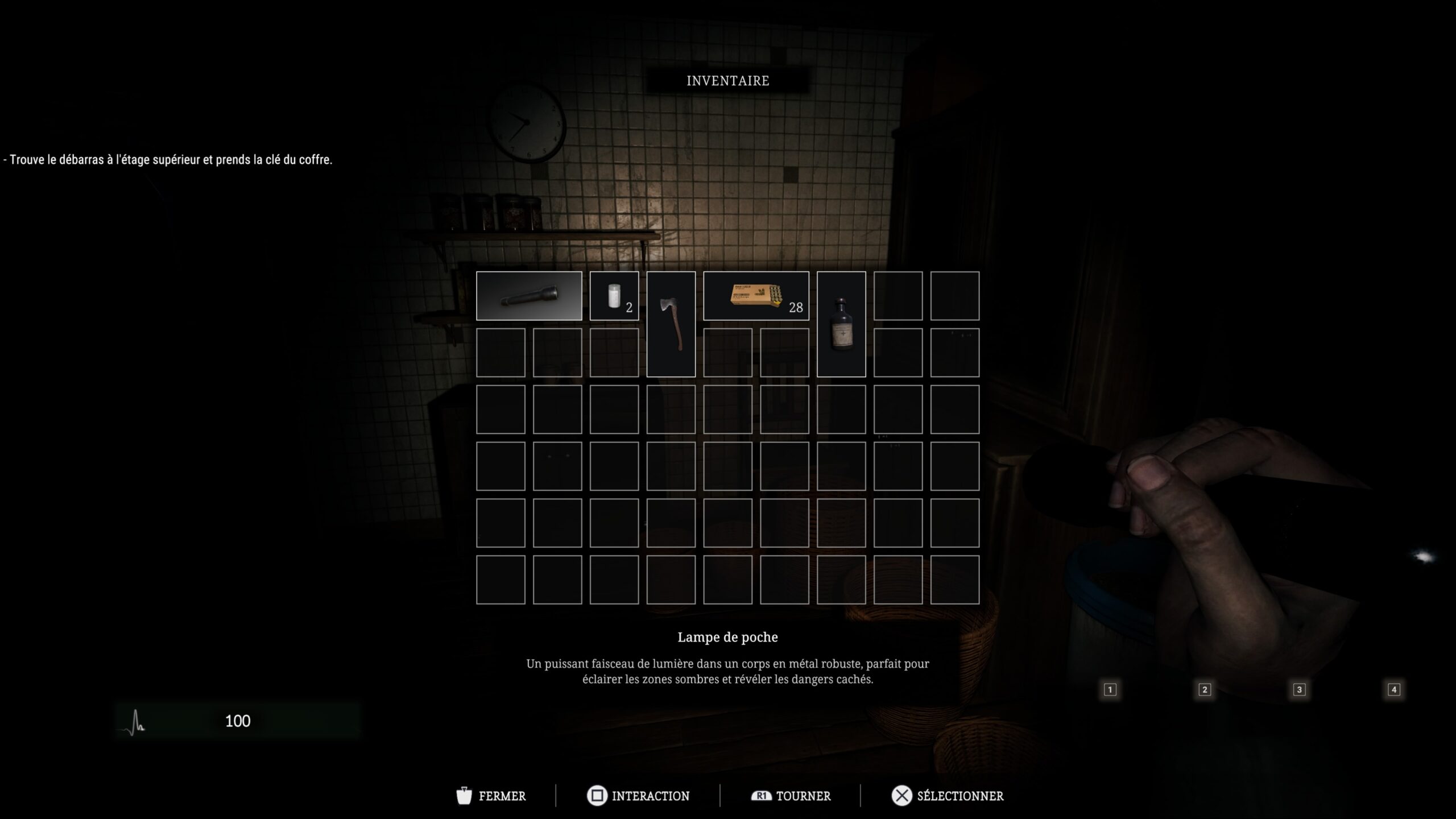Choose quick slot number 3
This screenshot has width=1456, height=819.
(x=1299, y=690)
